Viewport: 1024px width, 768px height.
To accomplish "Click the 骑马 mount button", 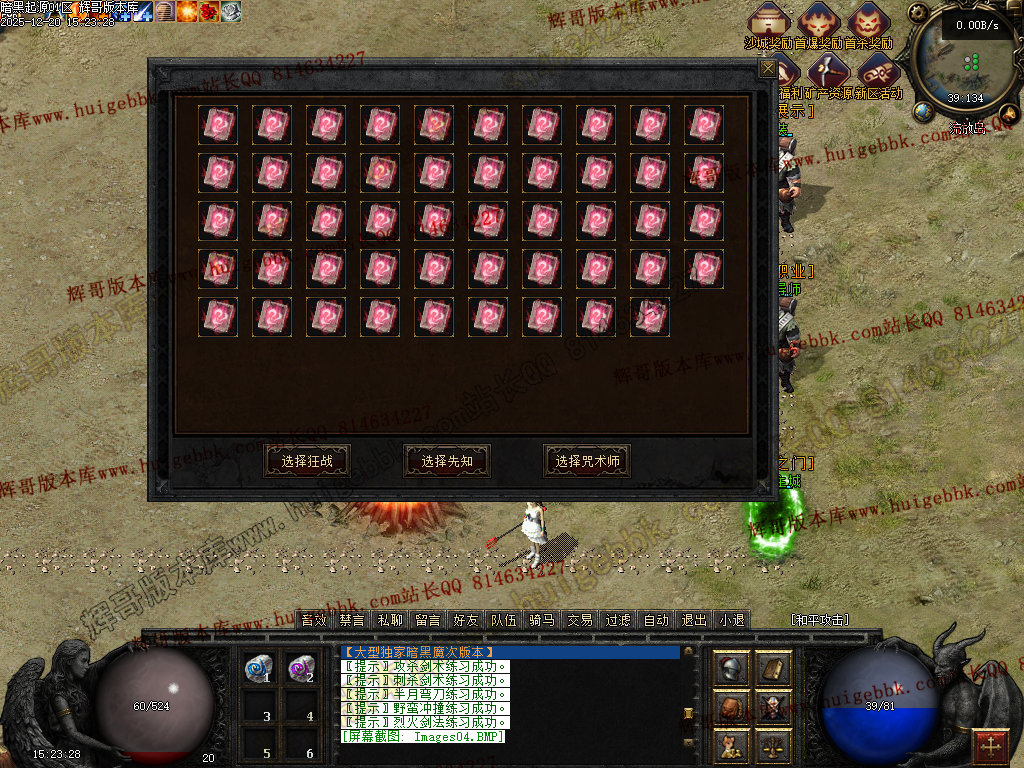I will pos(542,620).
